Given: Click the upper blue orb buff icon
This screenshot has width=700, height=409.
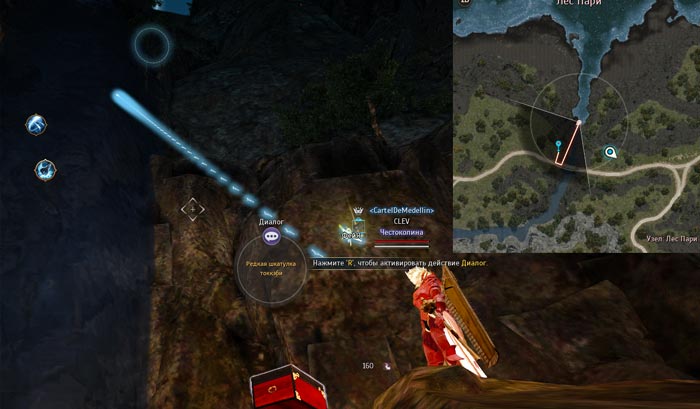Looking at the screenshot, I should click(36, 125).
